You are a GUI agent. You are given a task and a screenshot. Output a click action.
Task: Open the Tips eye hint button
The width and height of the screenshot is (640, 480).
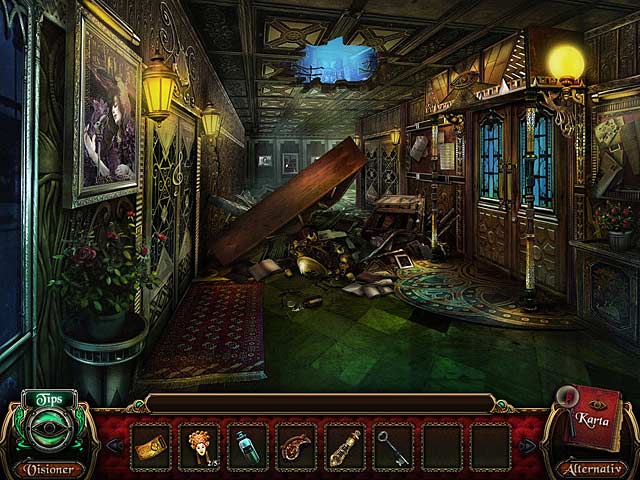(48, 426)
